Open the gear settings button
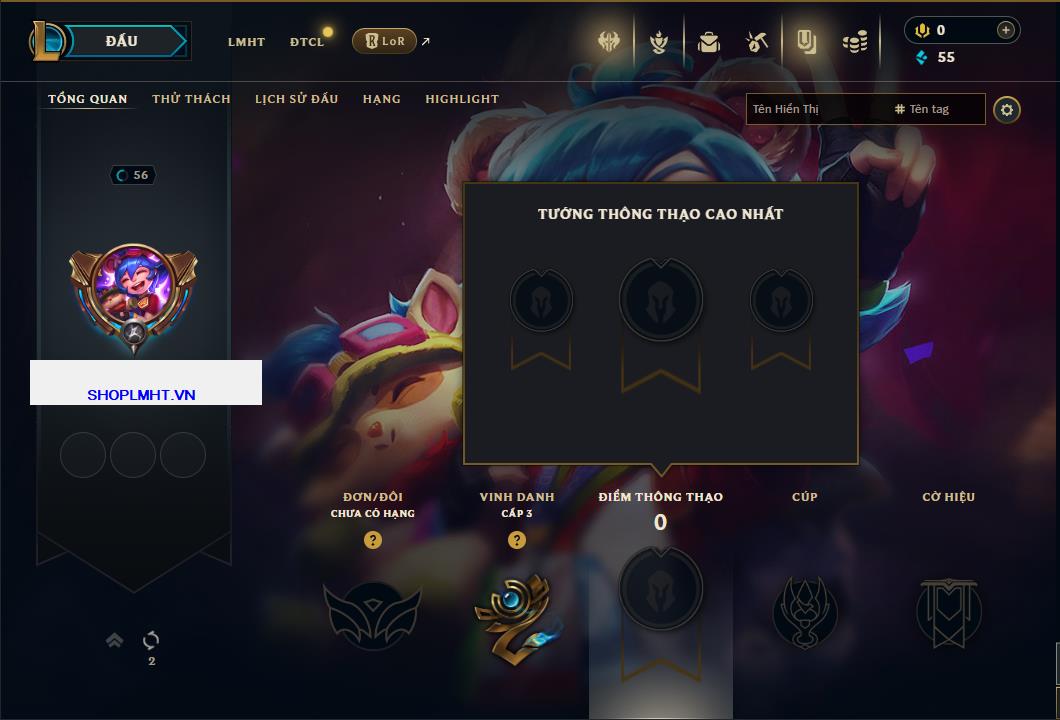The width and height of the screenshot is (1060, 720). pos(1007,109)
